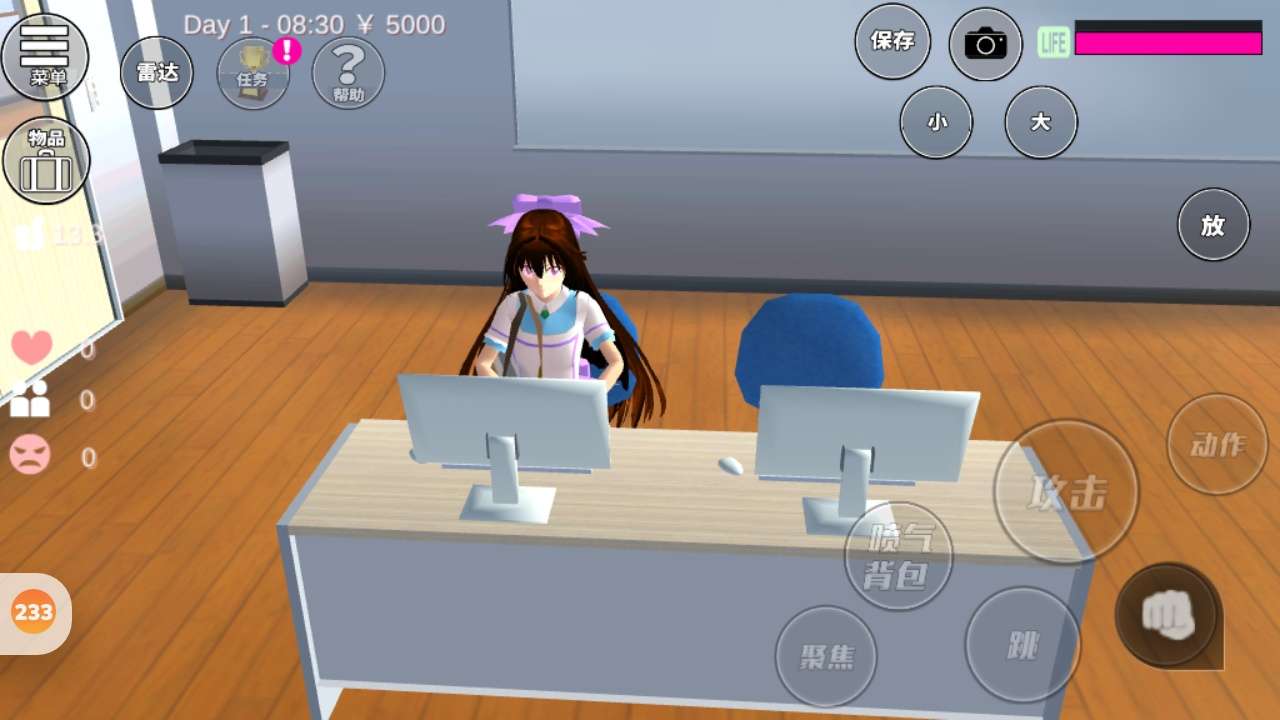This screenshot has height=720, width=1280.
Task: Open the 任务 trophy missions button
Action: click(253, 73)
